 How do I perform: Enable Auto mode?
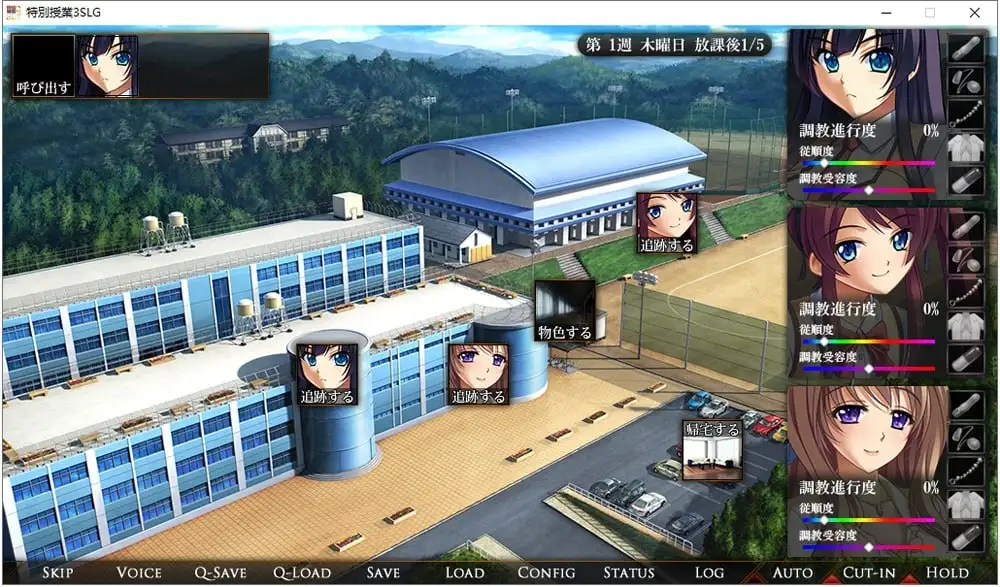(x=792, y=573)
